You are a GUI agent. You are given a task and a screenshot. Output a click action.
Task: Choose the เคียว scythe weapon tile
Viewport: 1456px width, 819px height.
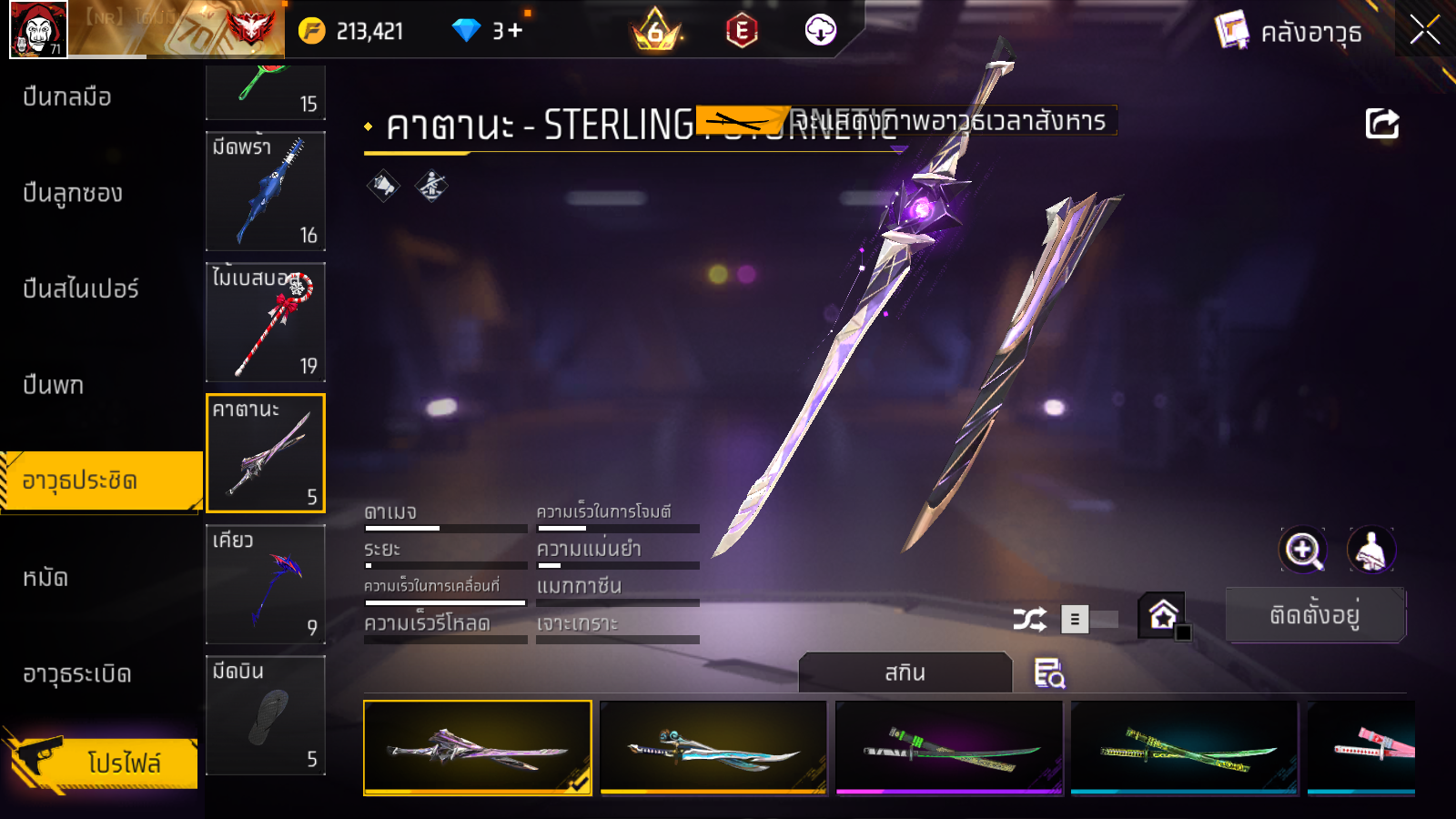tap(266, 584)
